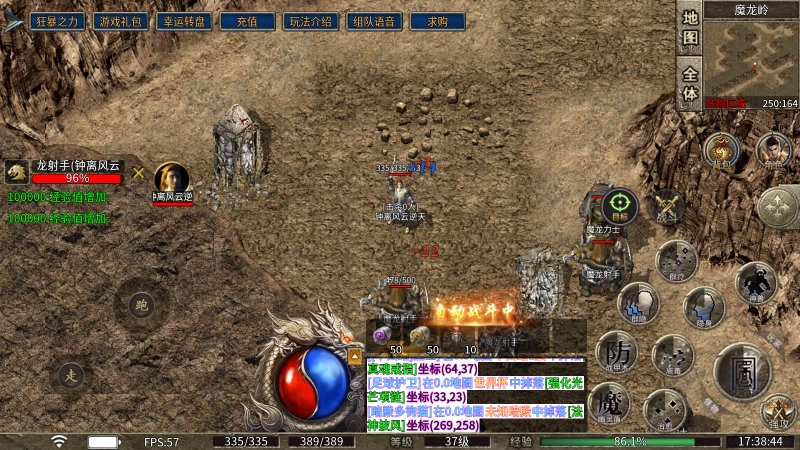Click the 魔龙岭 minimap
Viewport: 800px width, 450px height.
tap(751, 58)
